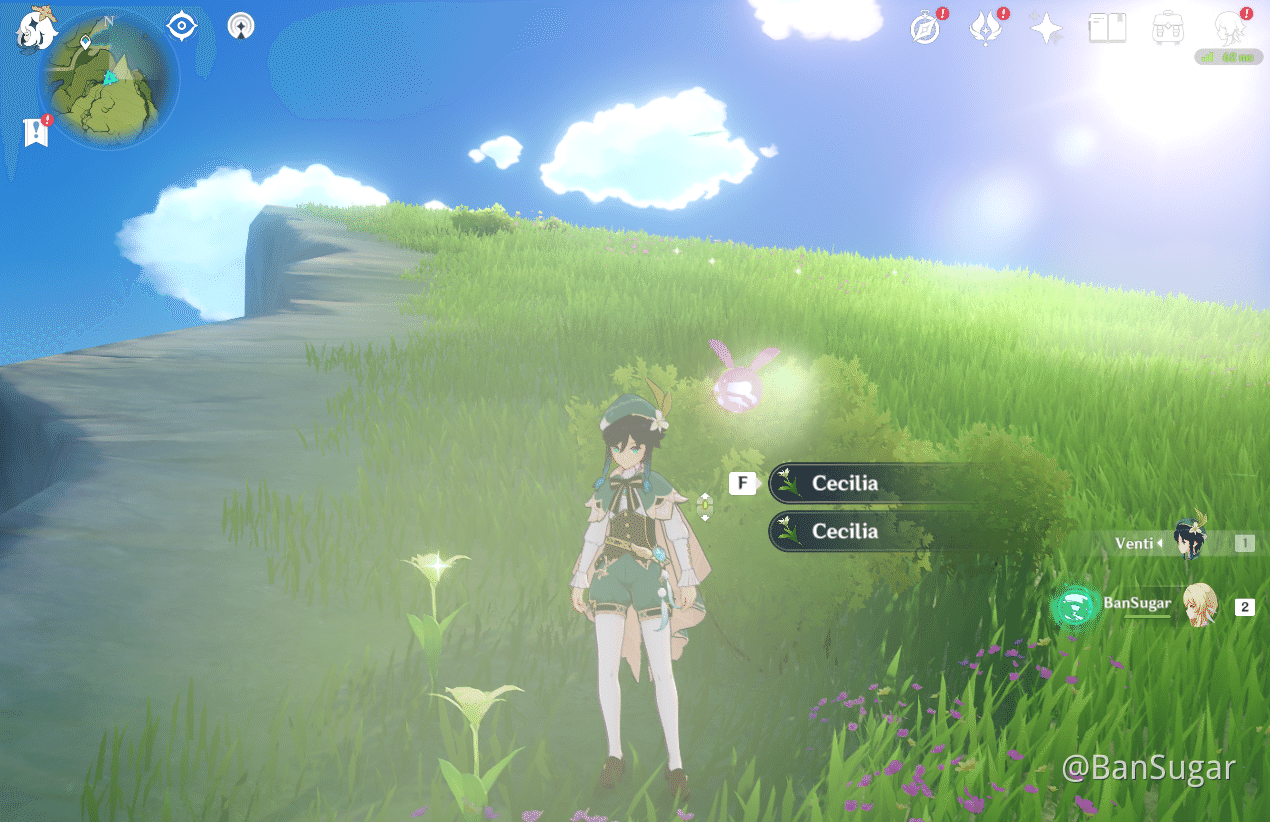Select BanSugar's character in the party list
Screen dimensions: 1270x822
click(x=1199, y=606)
